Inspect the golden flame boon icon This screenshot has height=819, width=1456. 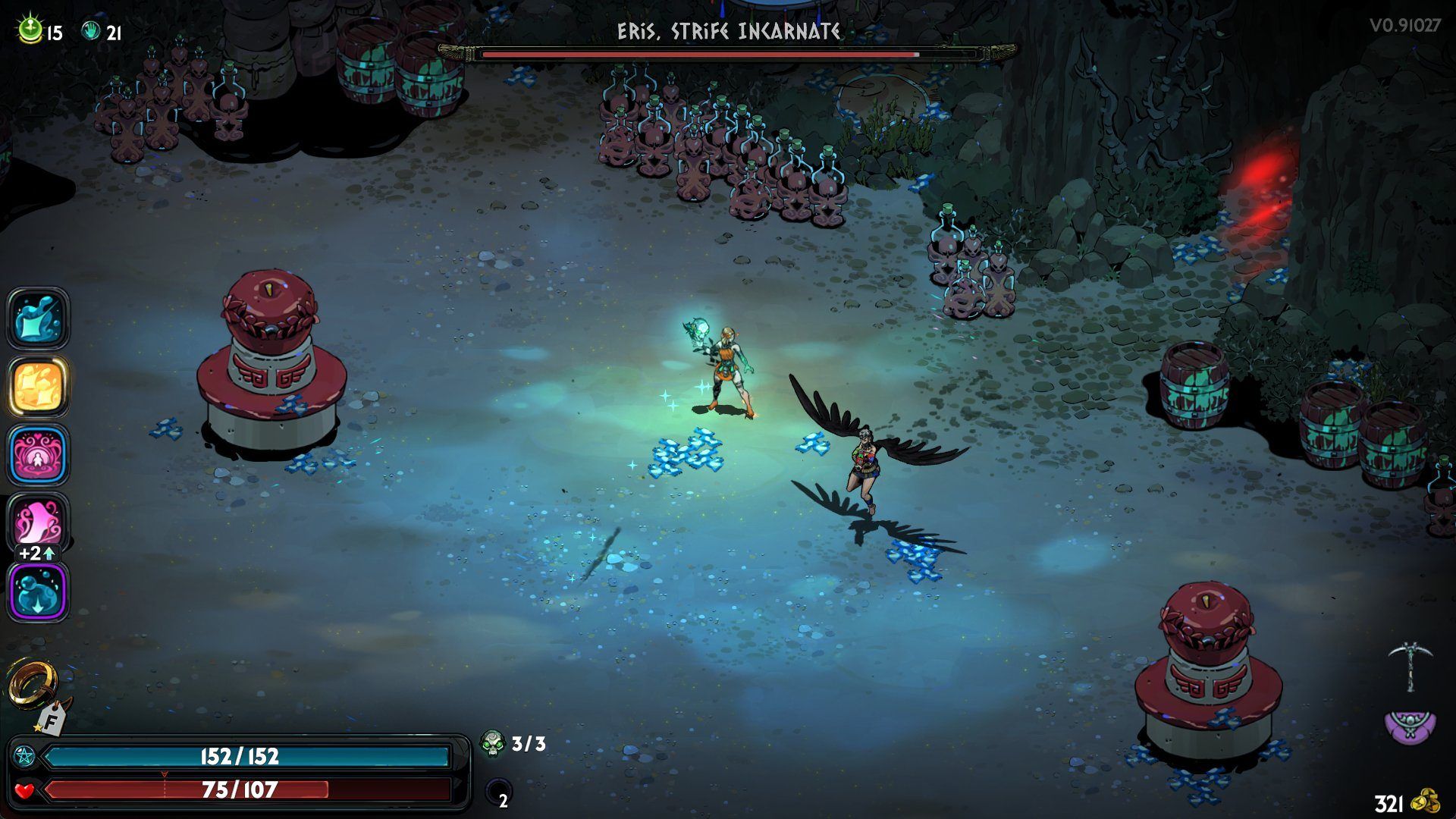pos(38,385)
